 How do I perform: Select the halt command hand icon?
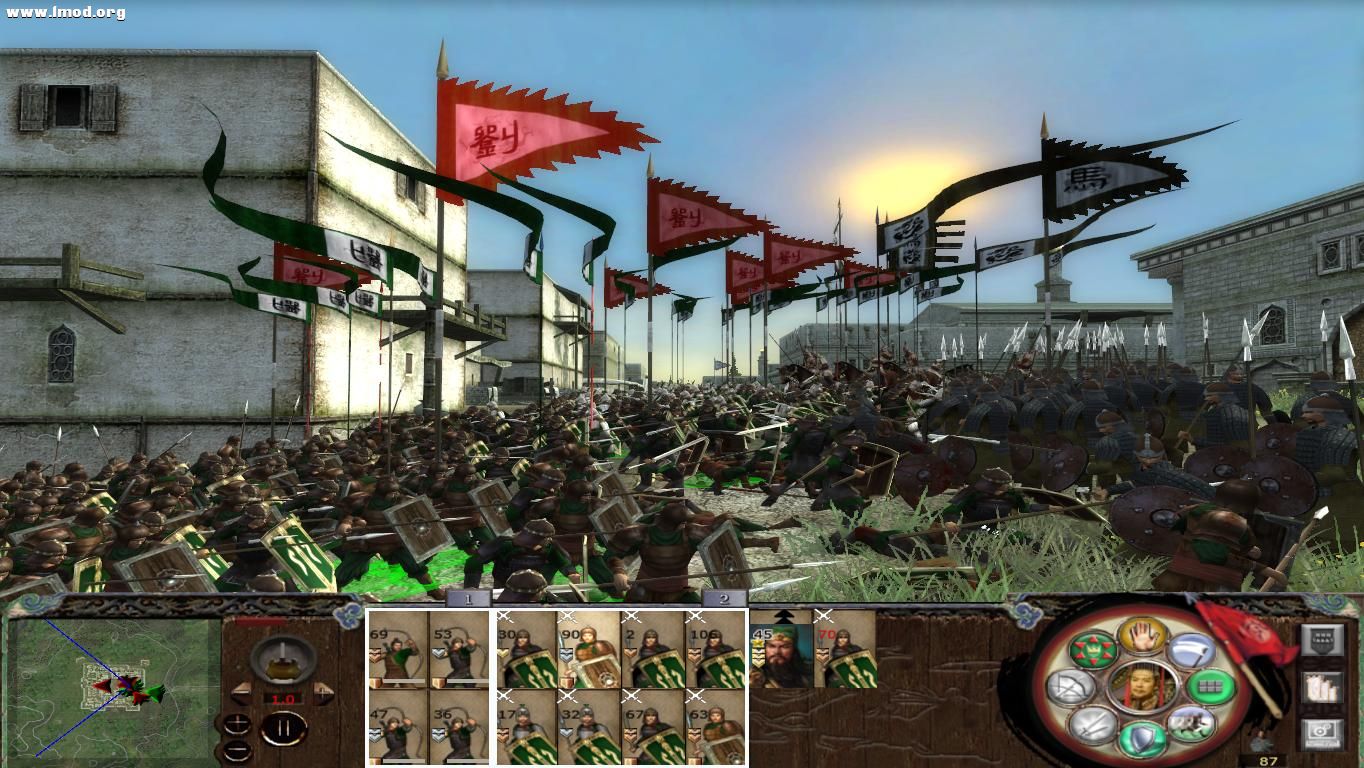pyautogui.click(x=1143, y=638)
